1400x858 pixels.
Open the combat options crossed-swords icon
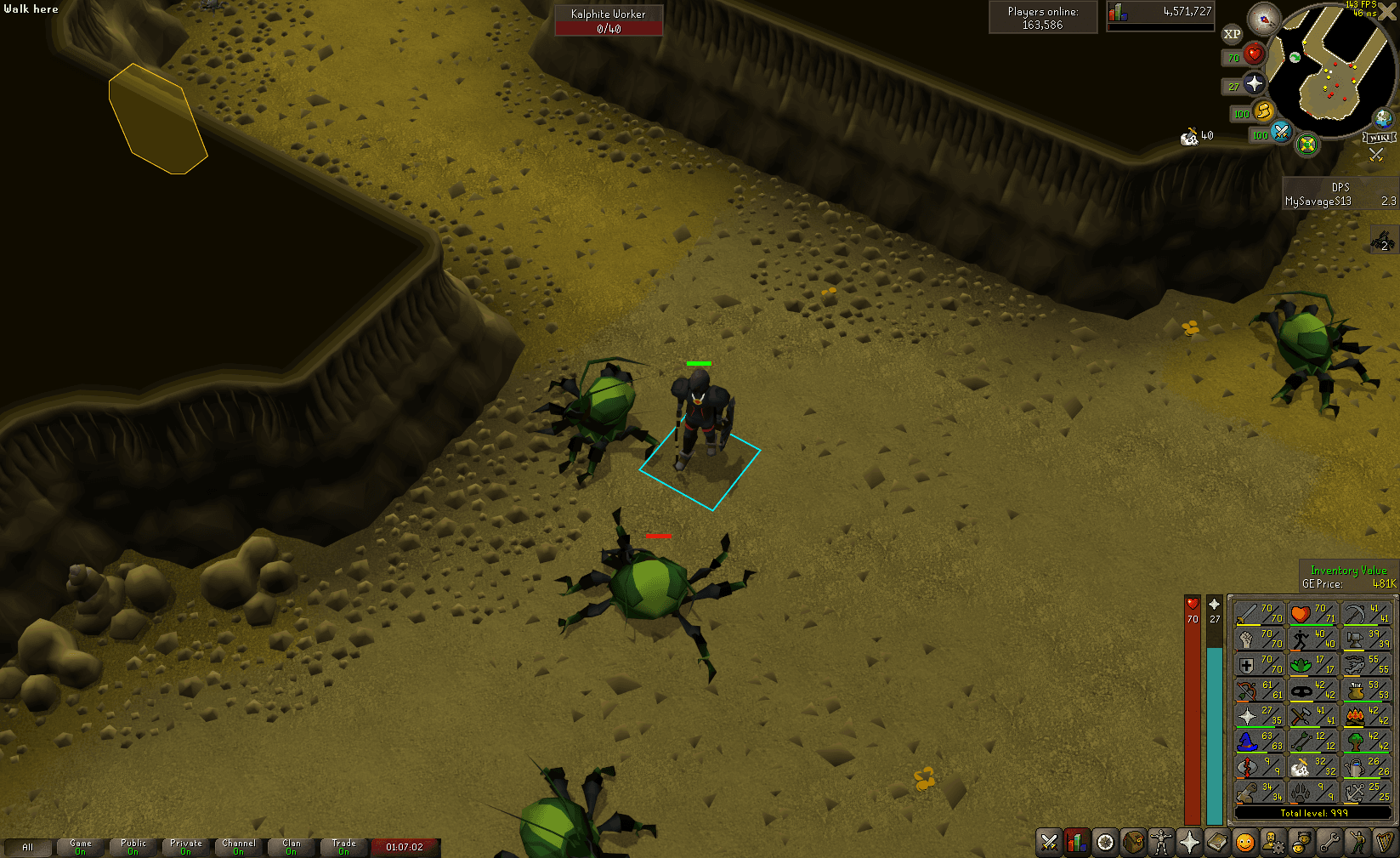point(1051,844)
